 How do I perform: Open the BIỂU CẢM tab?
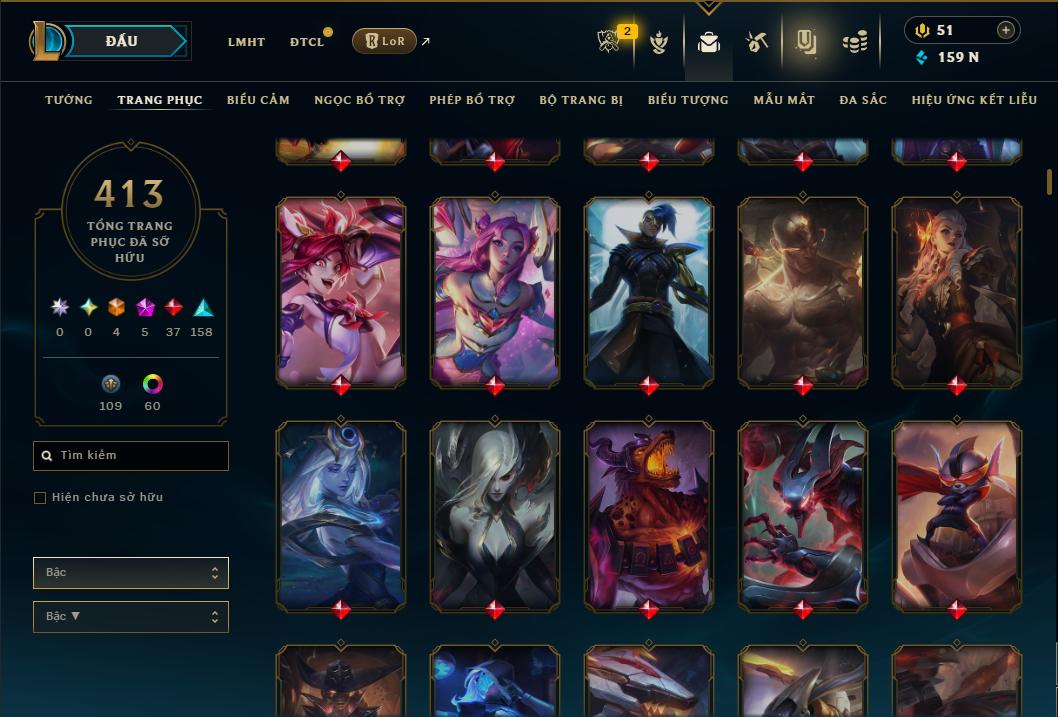(x=258, y=100)
